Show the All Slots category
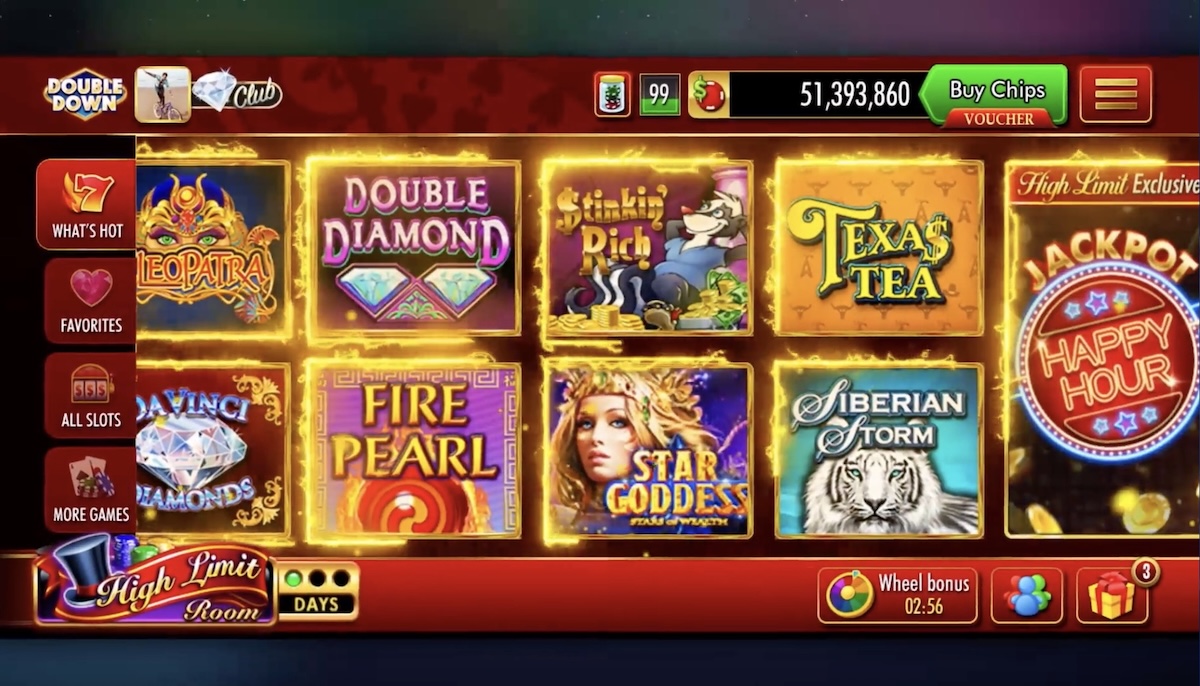This screenshot has width=1200, height=686. coord(90,395)
